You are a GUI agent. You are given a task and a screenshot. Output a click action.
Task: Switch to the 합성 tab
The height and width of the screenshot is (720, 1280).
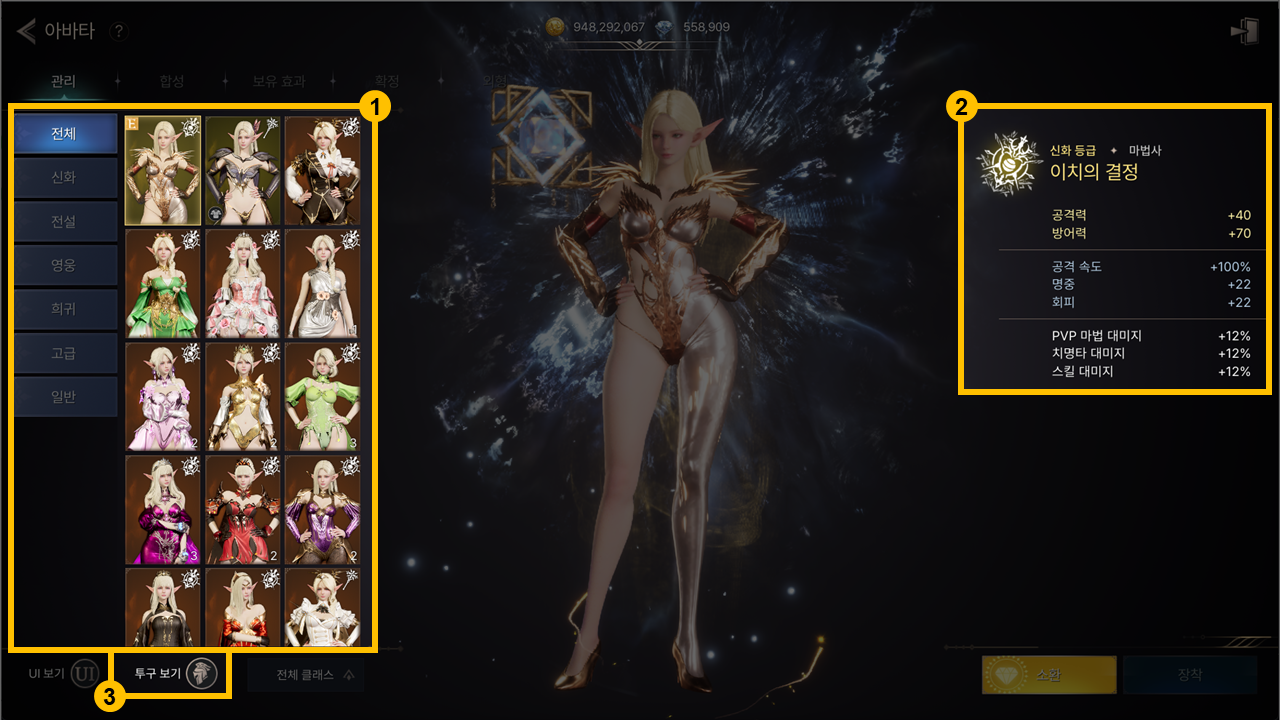tap(172, 81)
